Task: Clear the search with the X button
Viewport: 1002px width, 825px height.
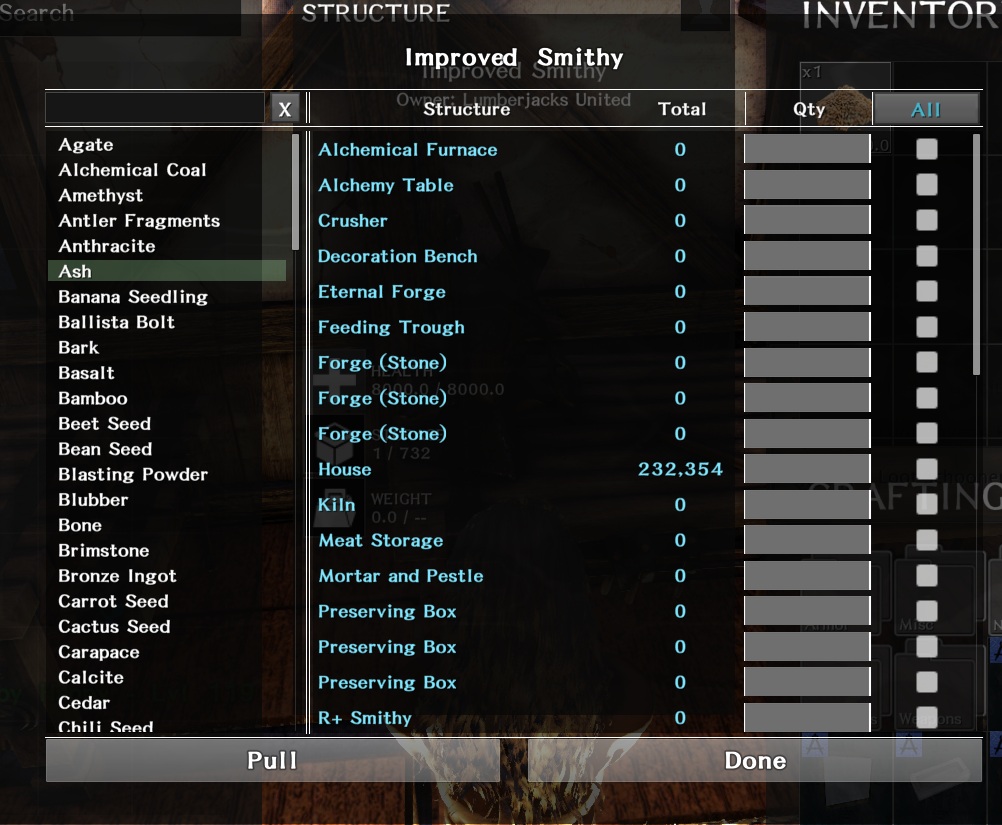Action: click(285, 109)
